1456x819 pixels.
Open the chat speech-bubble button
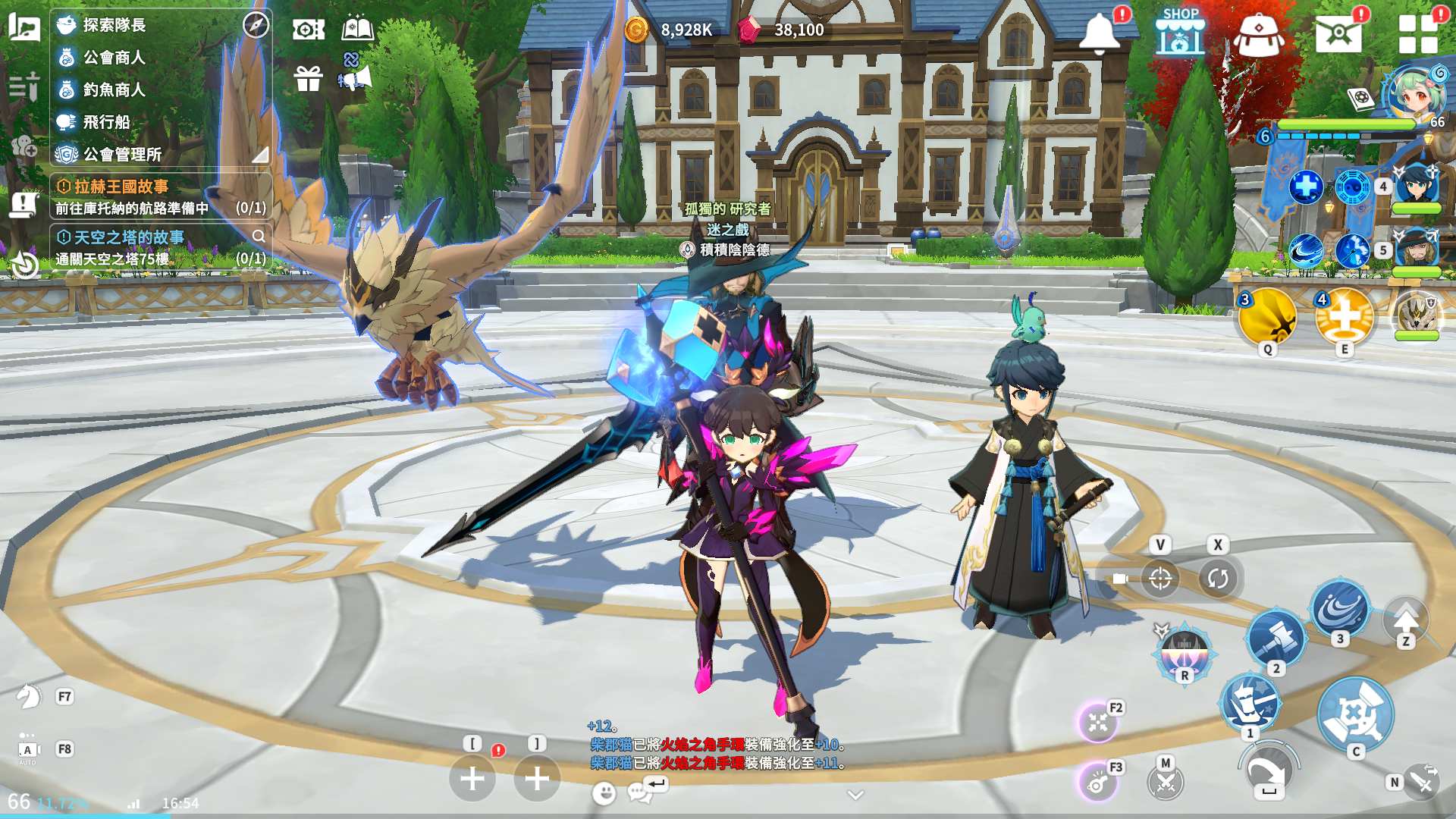[639, 793]
